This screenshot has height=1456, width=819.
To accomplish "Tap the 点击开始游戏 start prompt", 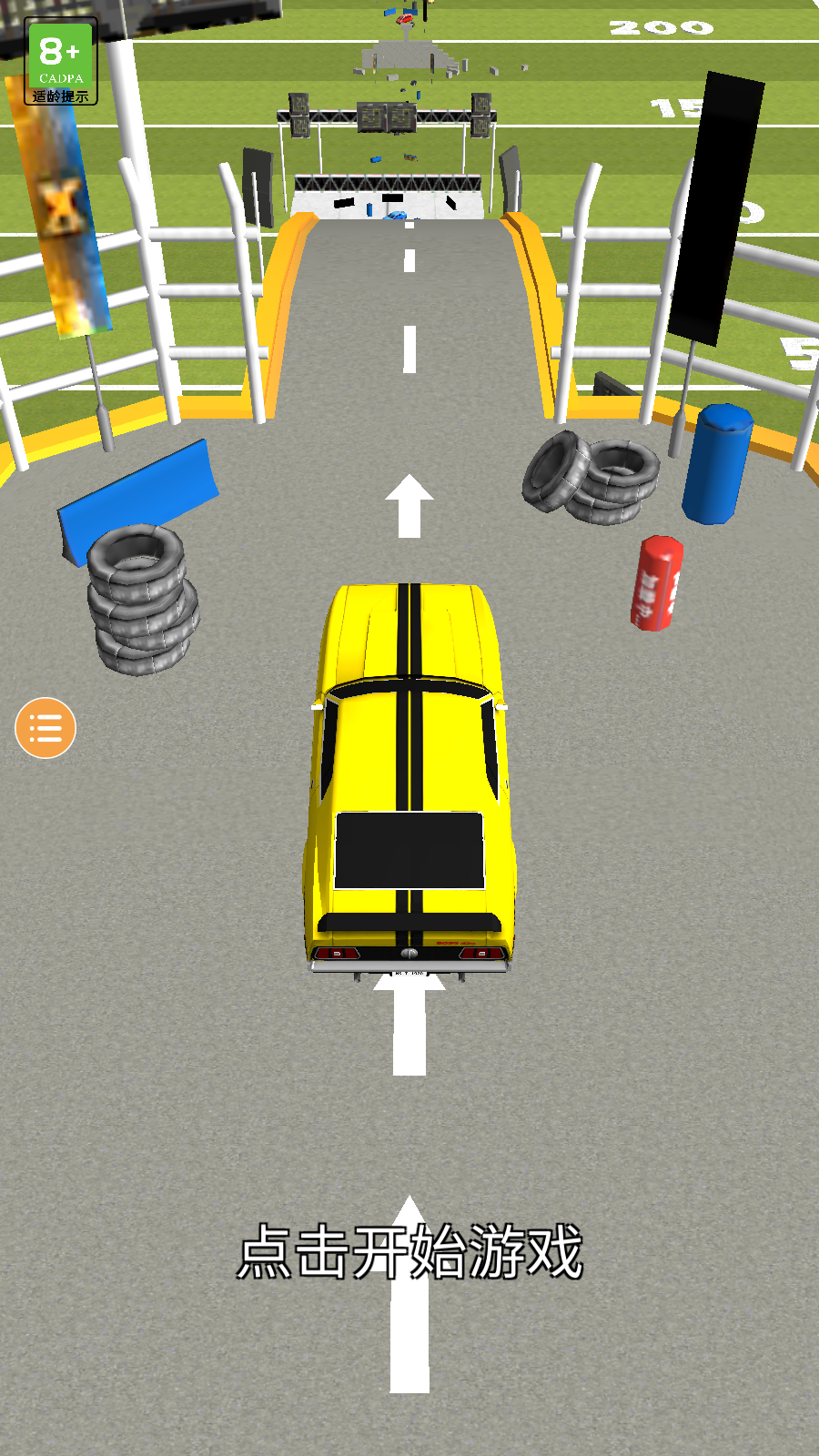I will click(409, 1251).
